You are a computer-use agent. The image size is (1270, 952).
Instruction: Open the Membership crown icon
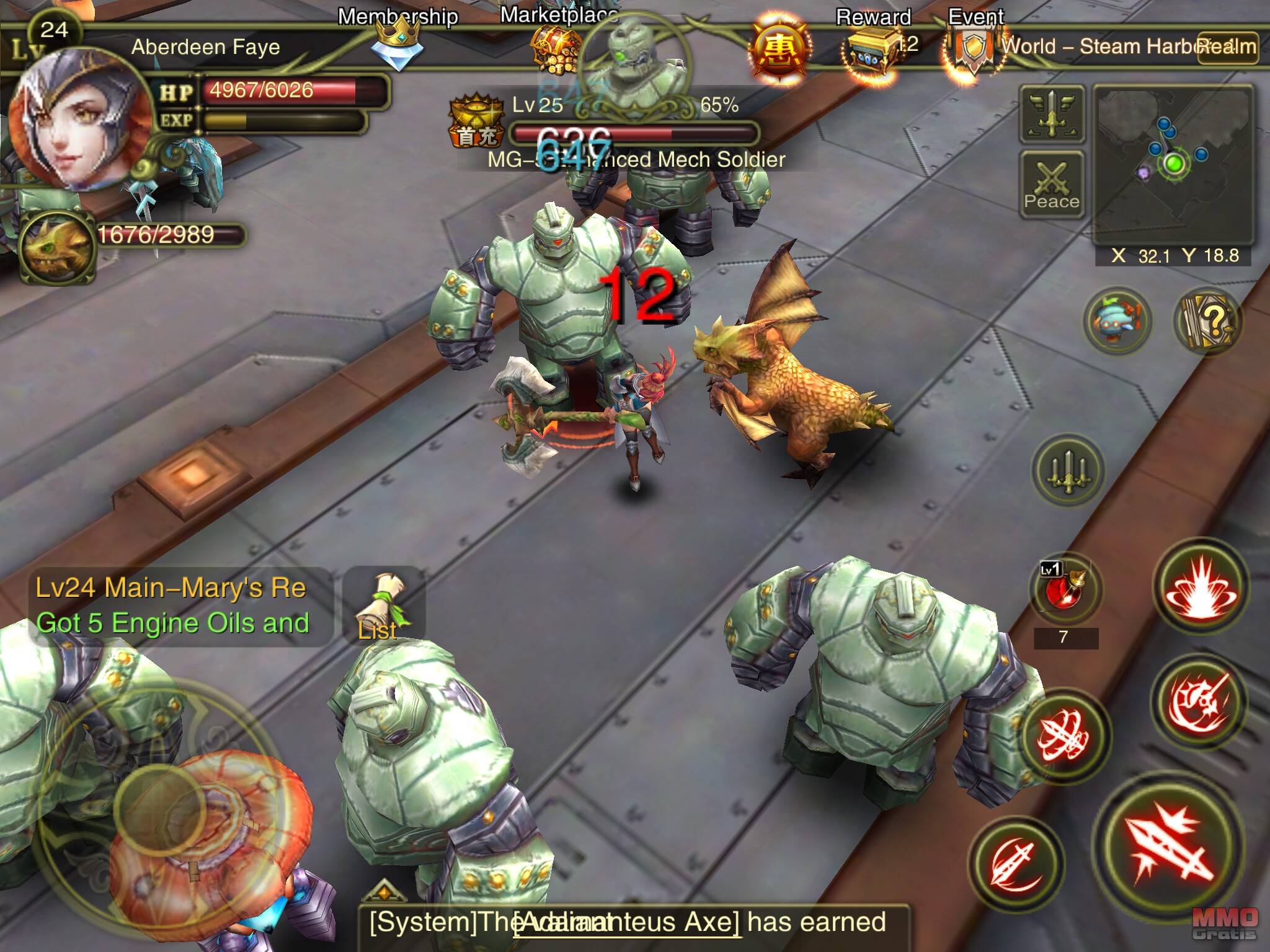(398, 43)
